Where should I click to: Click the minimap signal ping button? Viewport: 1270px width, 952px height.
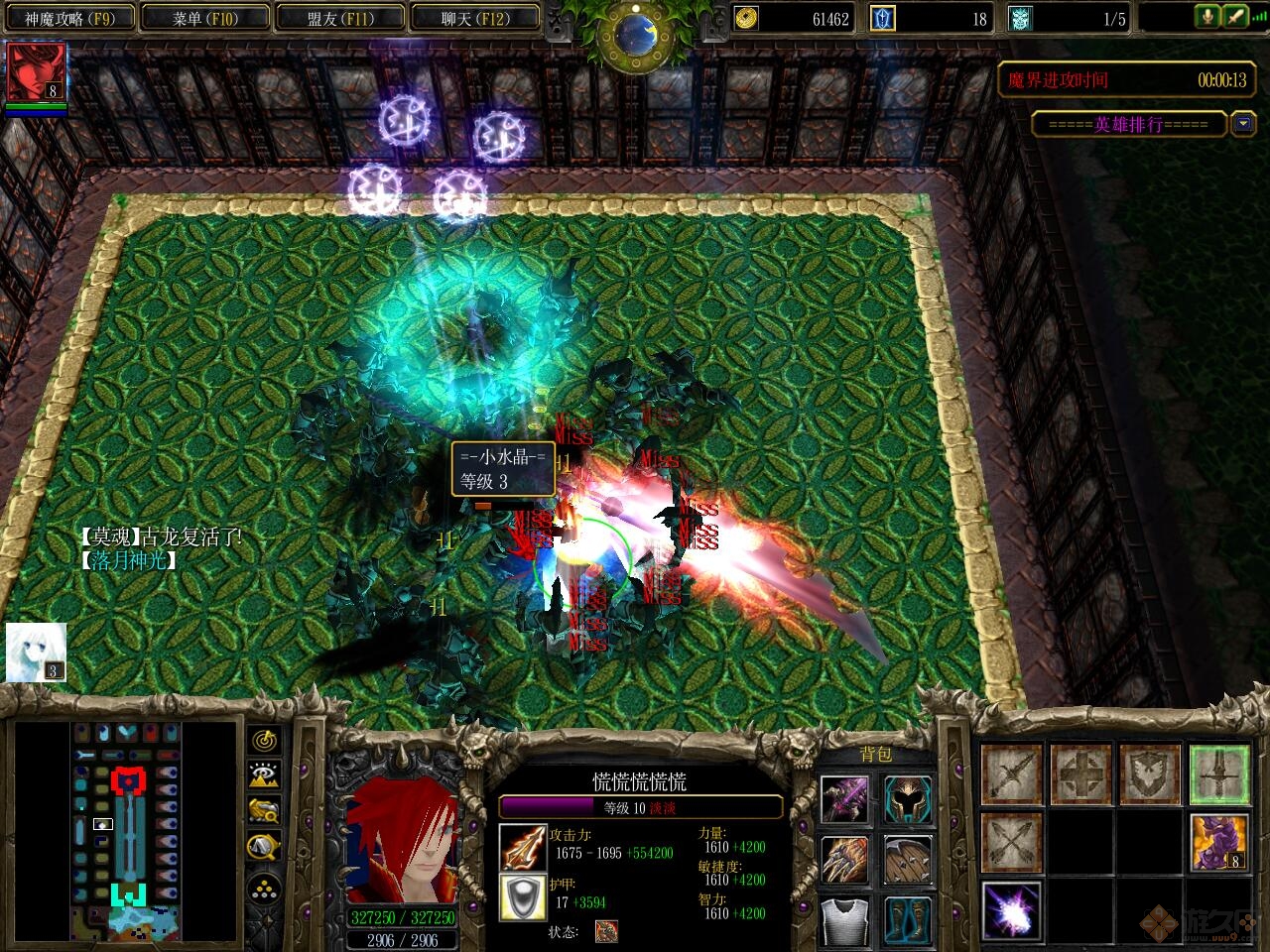tap(264, 740)
